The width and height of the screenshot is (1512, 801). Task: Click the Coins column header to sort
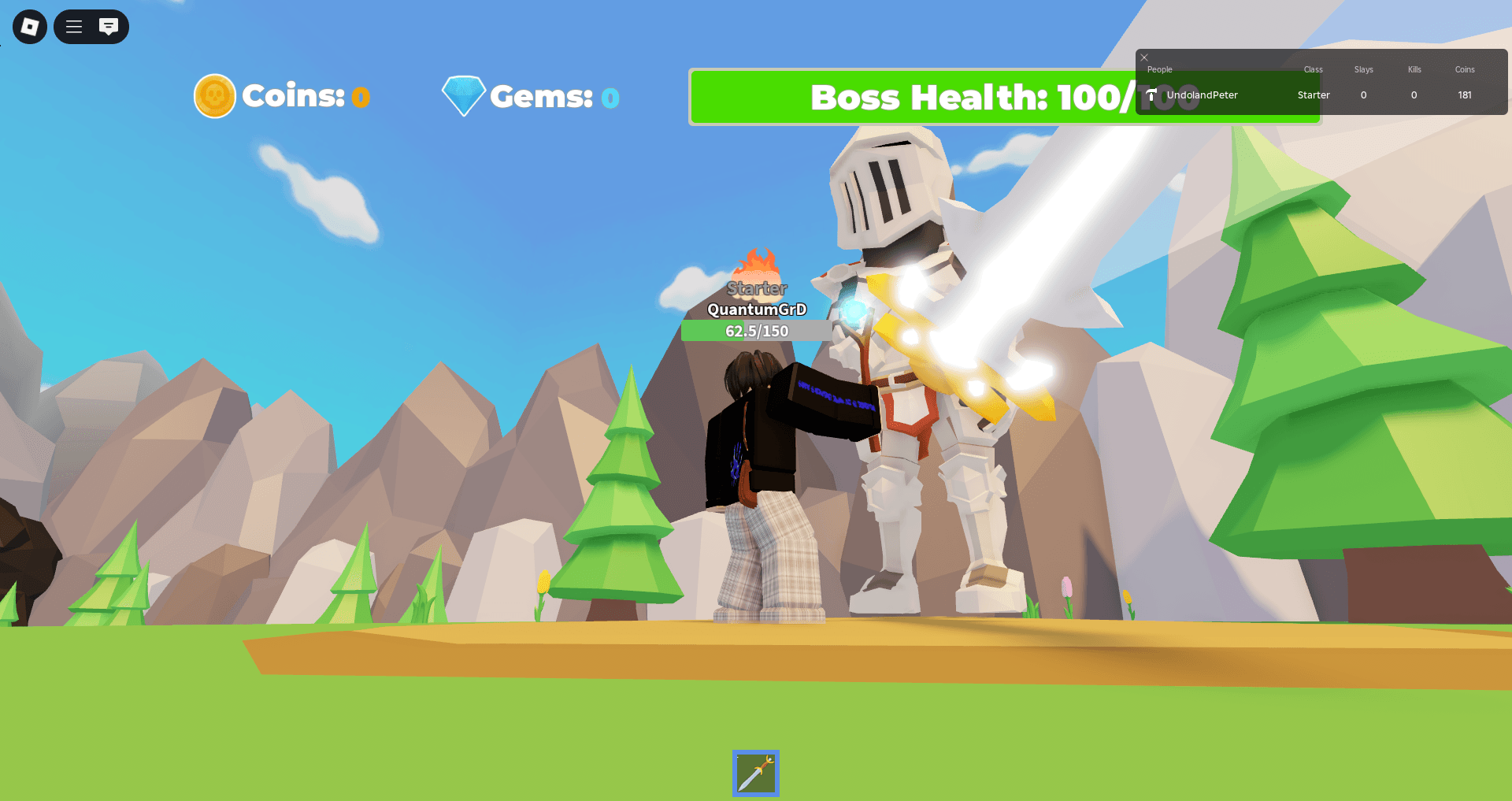1464,69
